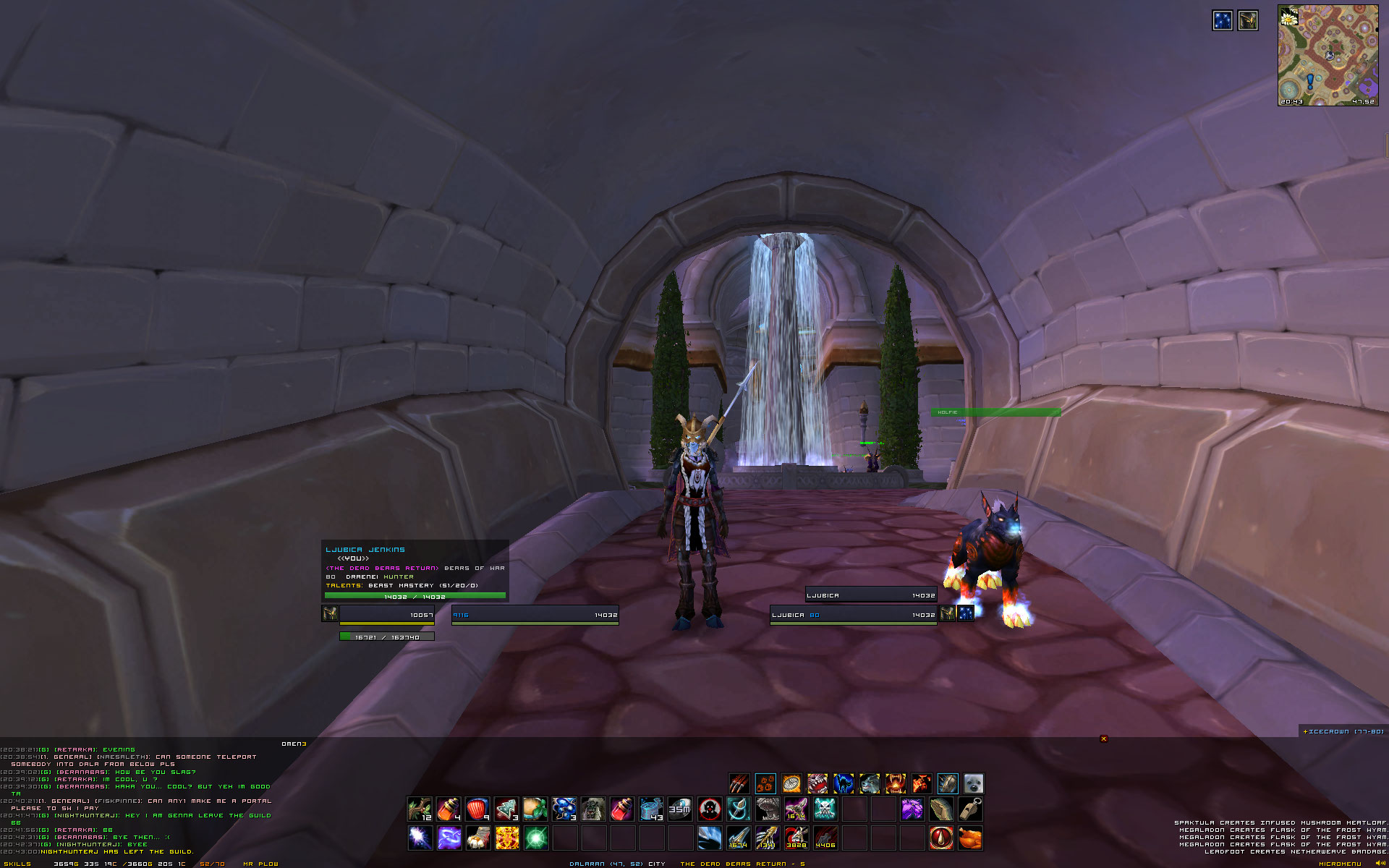Blow the pet whistle ability
This screenshot has width=1389, height=868.
tap(970, 809)
